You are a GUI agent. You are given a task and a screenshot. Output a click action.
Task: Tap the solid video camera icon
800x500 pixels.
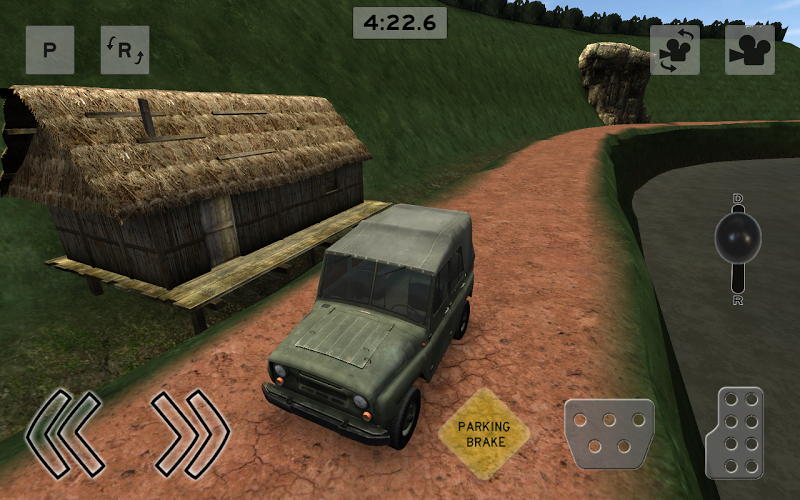click(750, 50)
